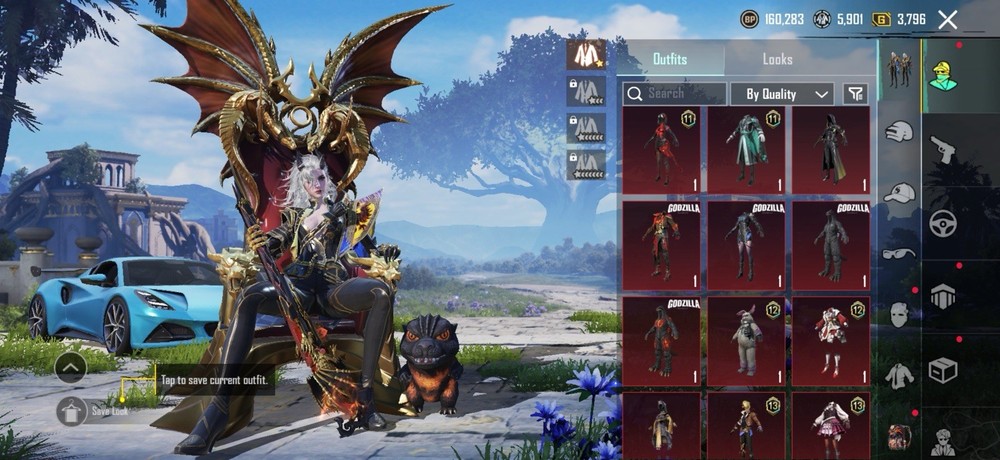The width and height of the screenshot is (1000, 460).
Task: Close the wardrobe with the X button
Action: tap(948, 19)
